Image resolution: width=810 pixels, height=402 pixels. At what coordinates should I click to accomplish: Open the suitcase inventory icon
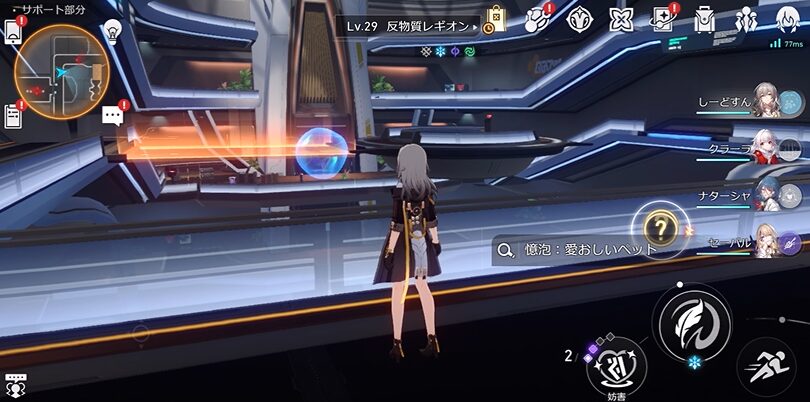[x=705, y=19]
